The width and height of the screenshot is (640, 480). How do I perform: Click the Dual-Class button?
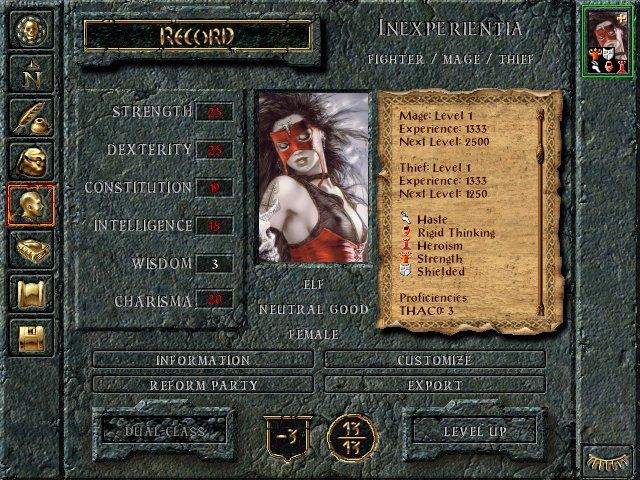159,431
